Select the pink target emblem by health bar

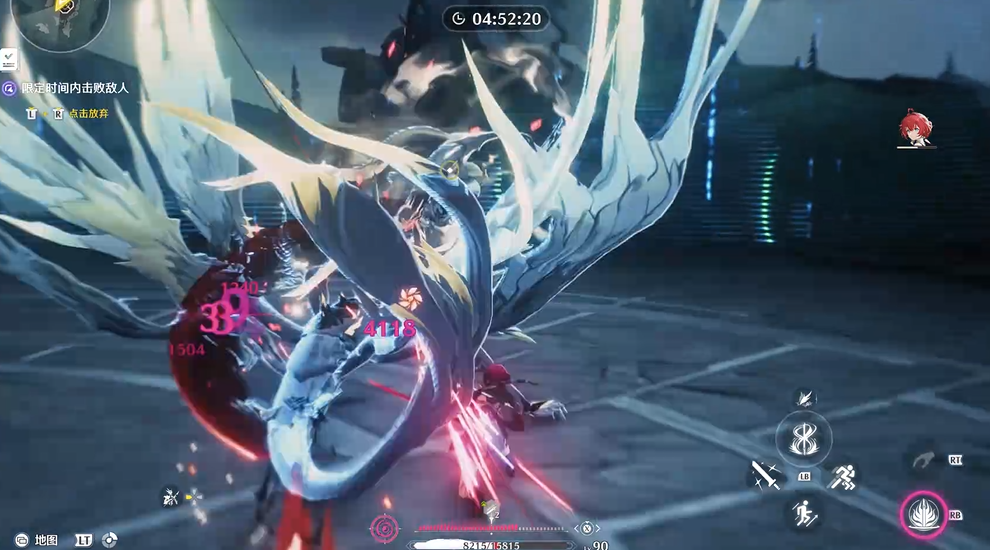[384, 528]
